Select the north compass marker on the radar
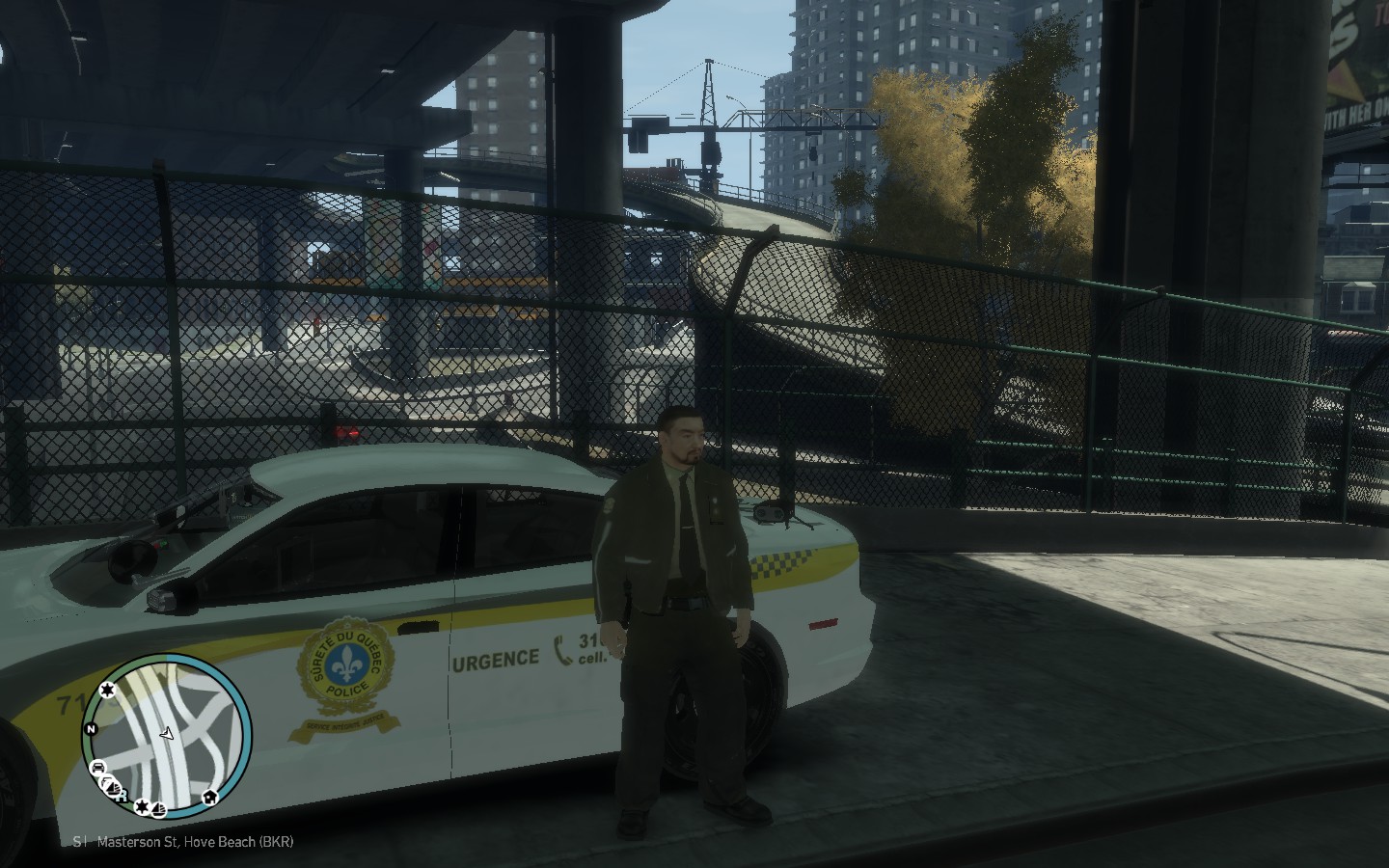Viewport: 1389px width, 868px height. click(89, 729)
